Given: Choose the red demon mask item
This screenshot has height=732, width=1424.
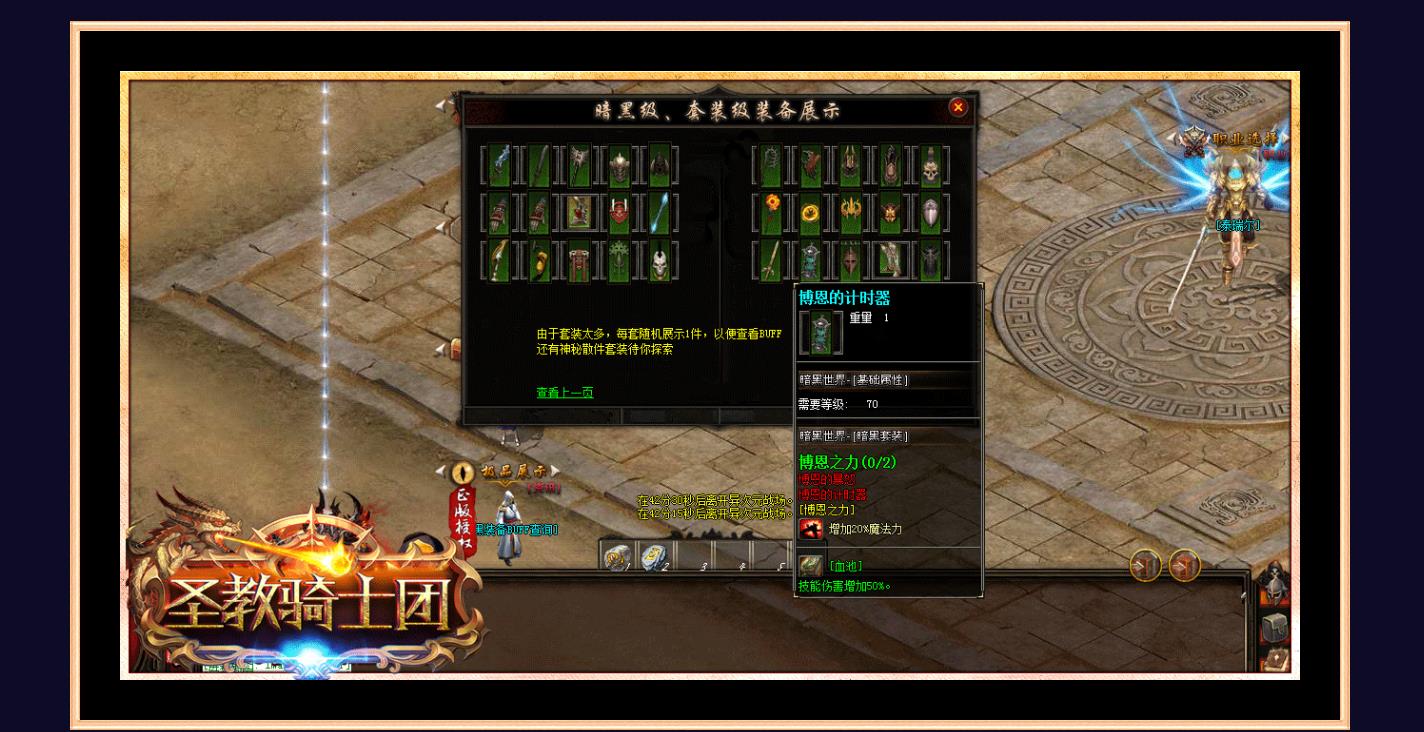Looking at the screenshot, I should [619, 212].
